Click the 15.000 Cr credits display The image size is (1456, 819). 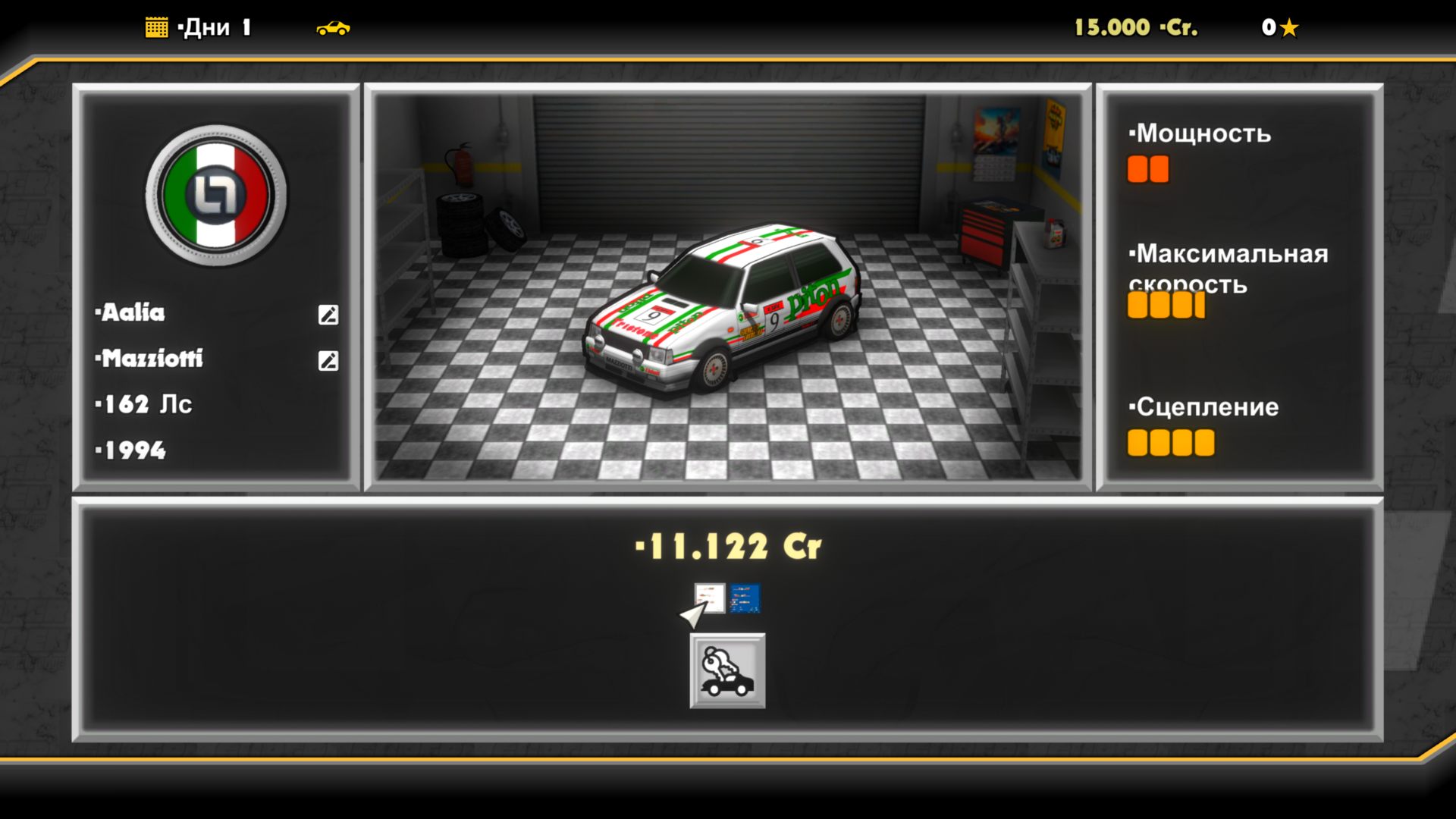(x=1133, y=27)
